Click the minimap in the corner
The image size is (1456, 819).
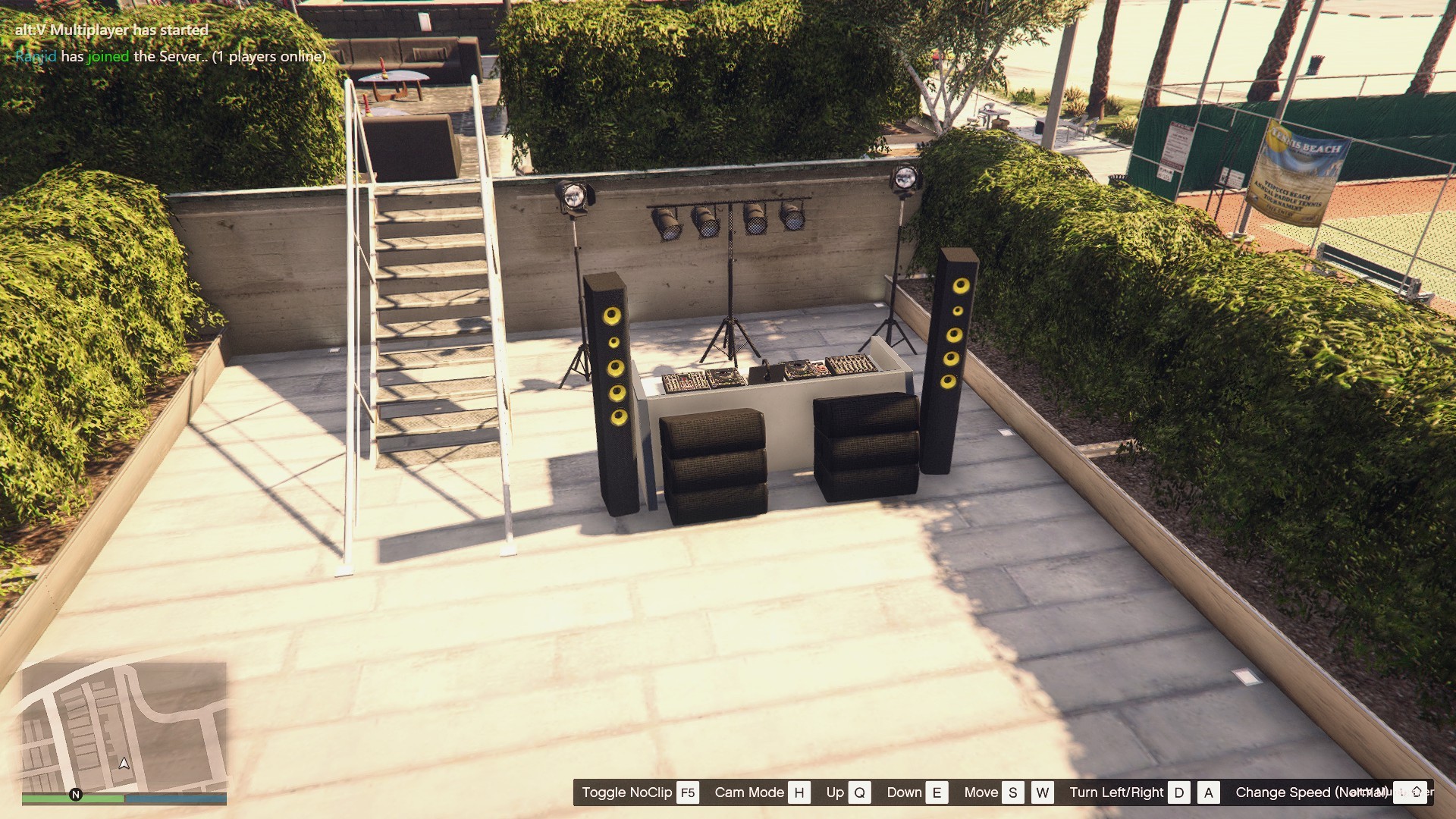124,726
